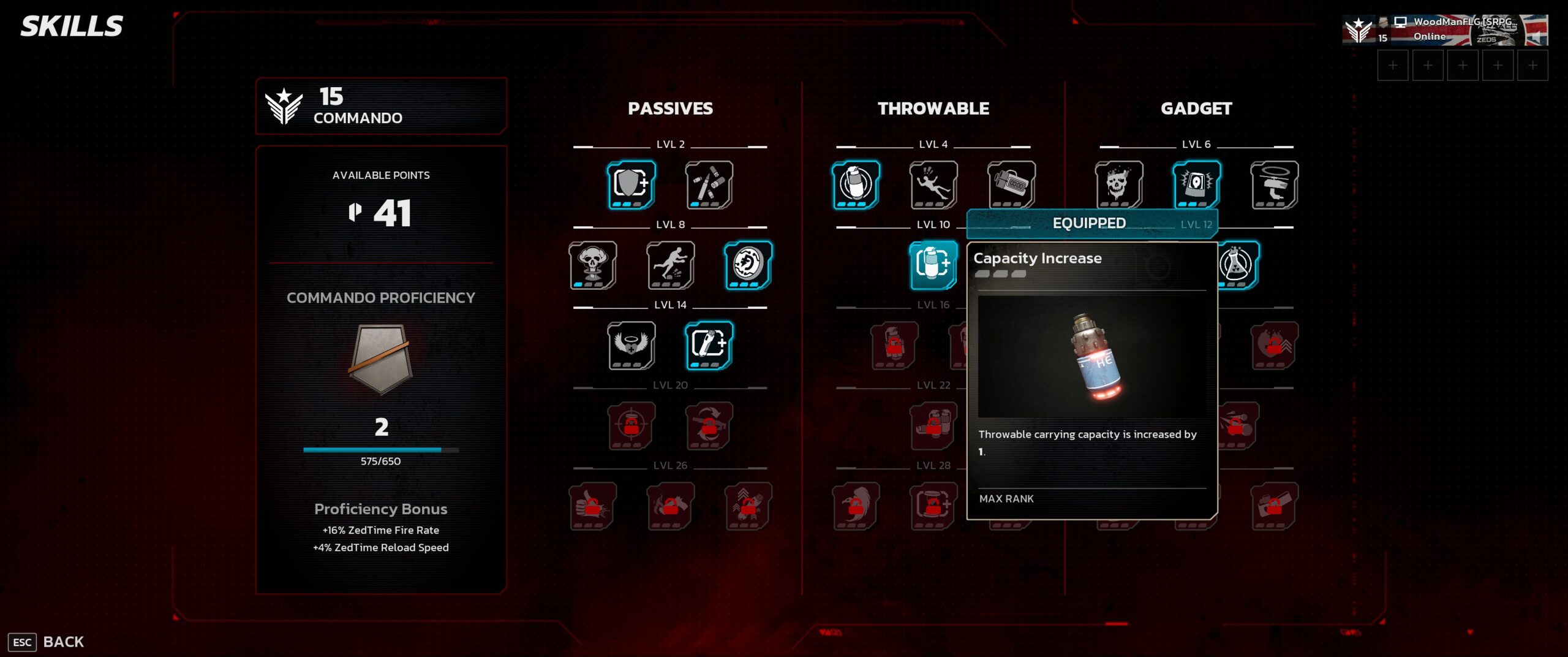Select the round coin-shaped passive skill

[748, 265]
